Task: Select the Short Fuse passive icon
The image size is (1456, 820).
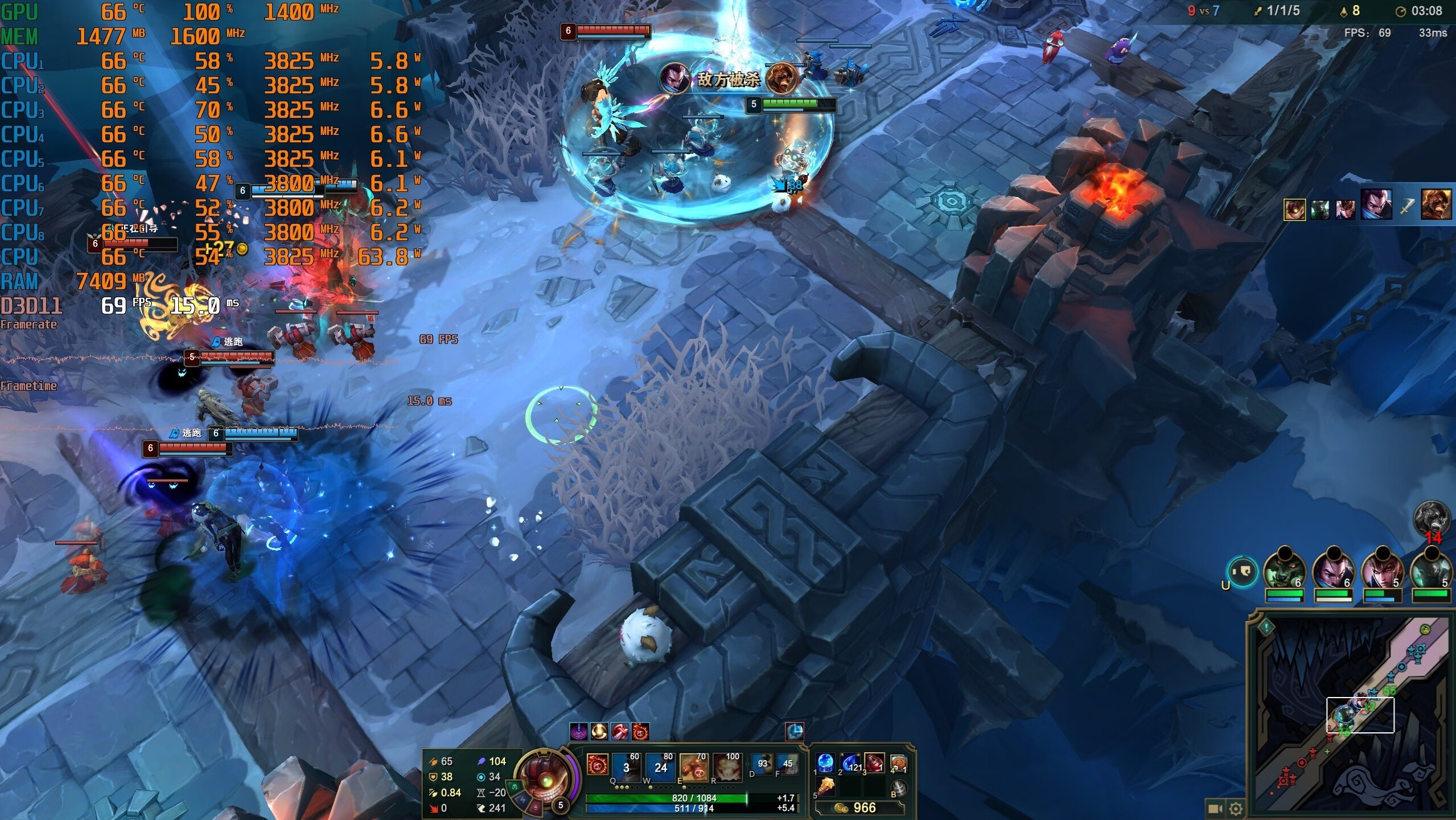Action: (x=597, y=766)
